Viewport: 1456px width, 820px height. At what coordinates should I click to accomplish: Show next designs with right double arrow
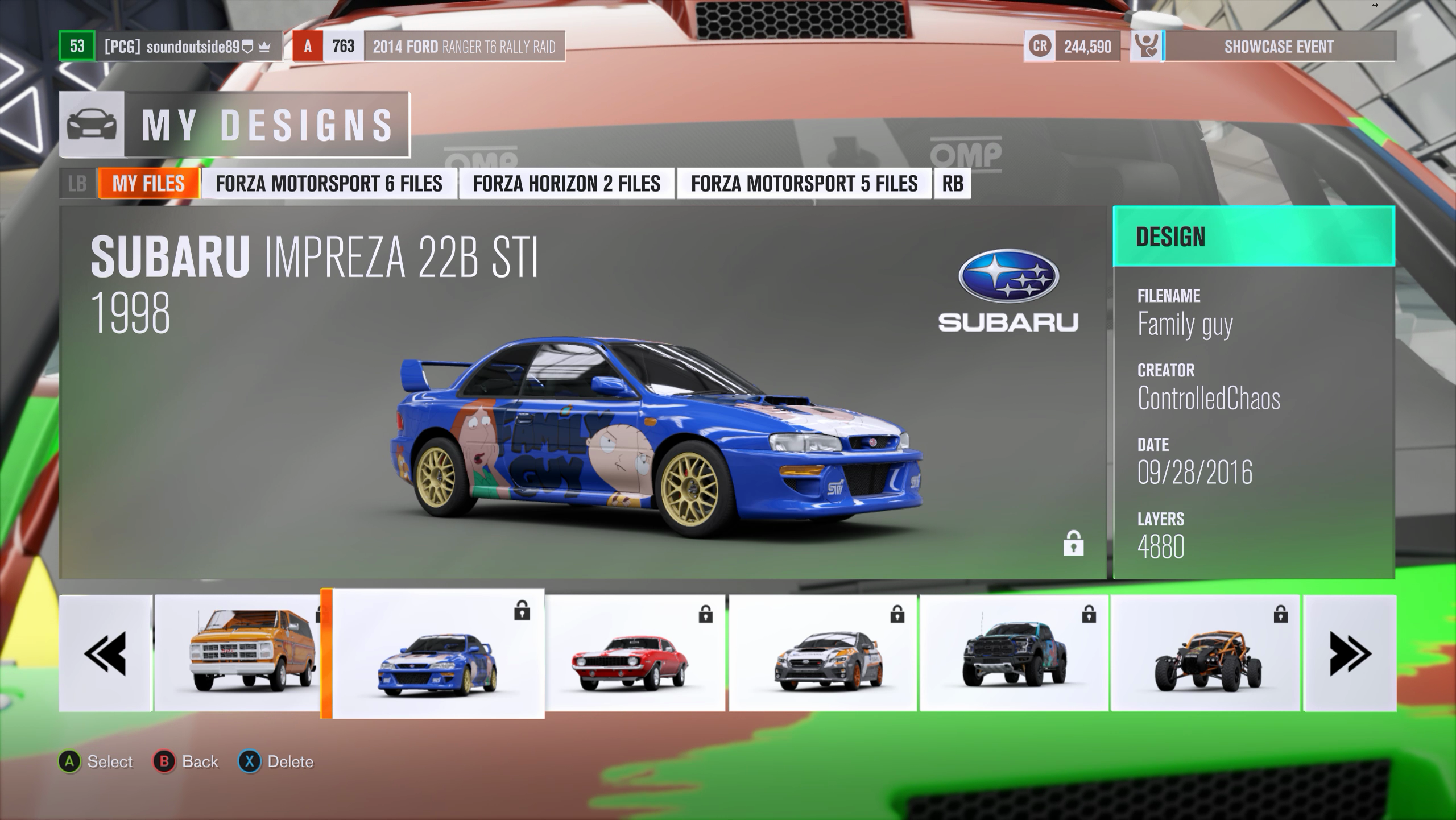[1350, 653]
